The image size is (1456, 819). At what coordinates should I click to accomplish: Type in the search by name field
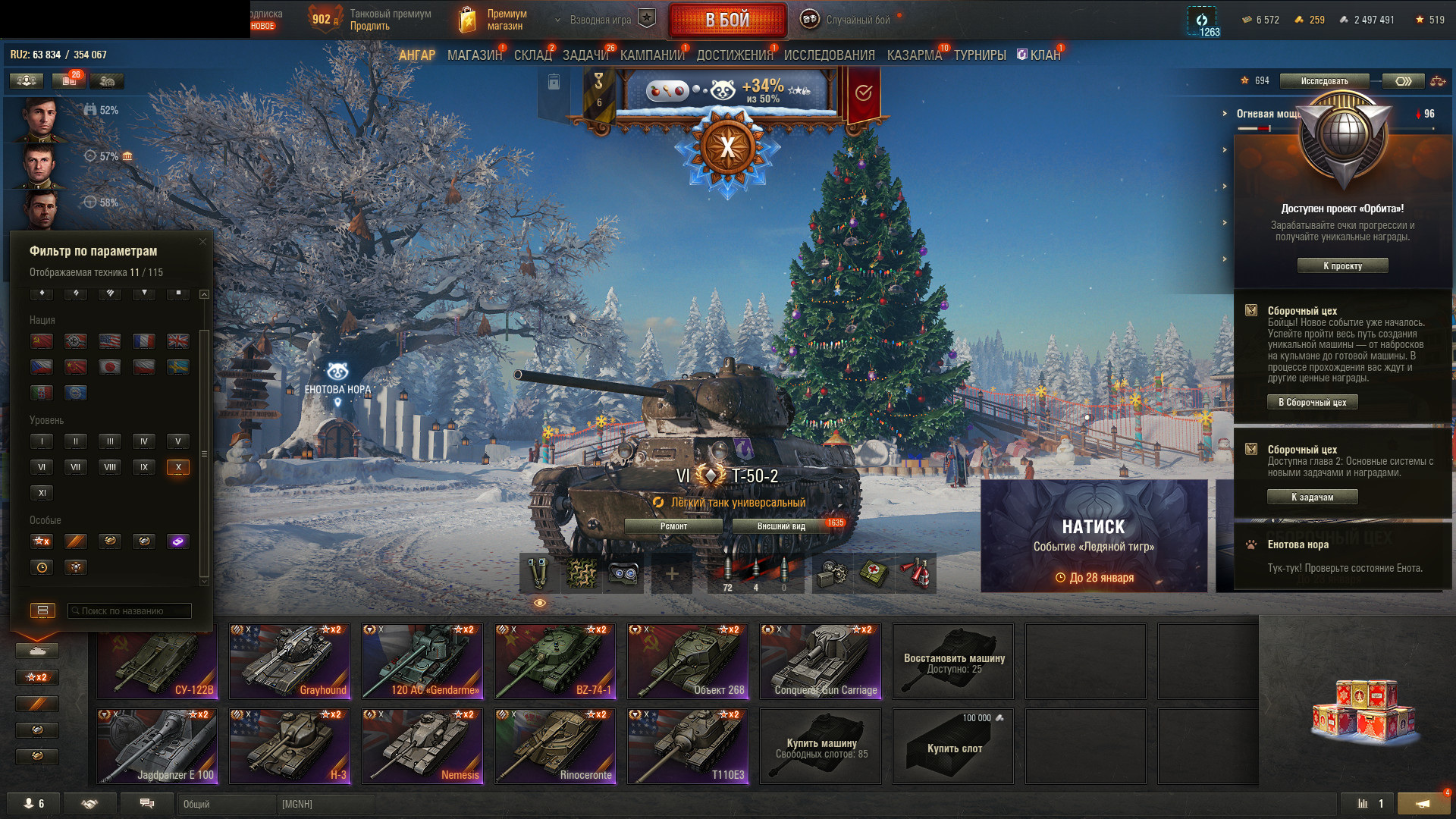tap(130, 610)
